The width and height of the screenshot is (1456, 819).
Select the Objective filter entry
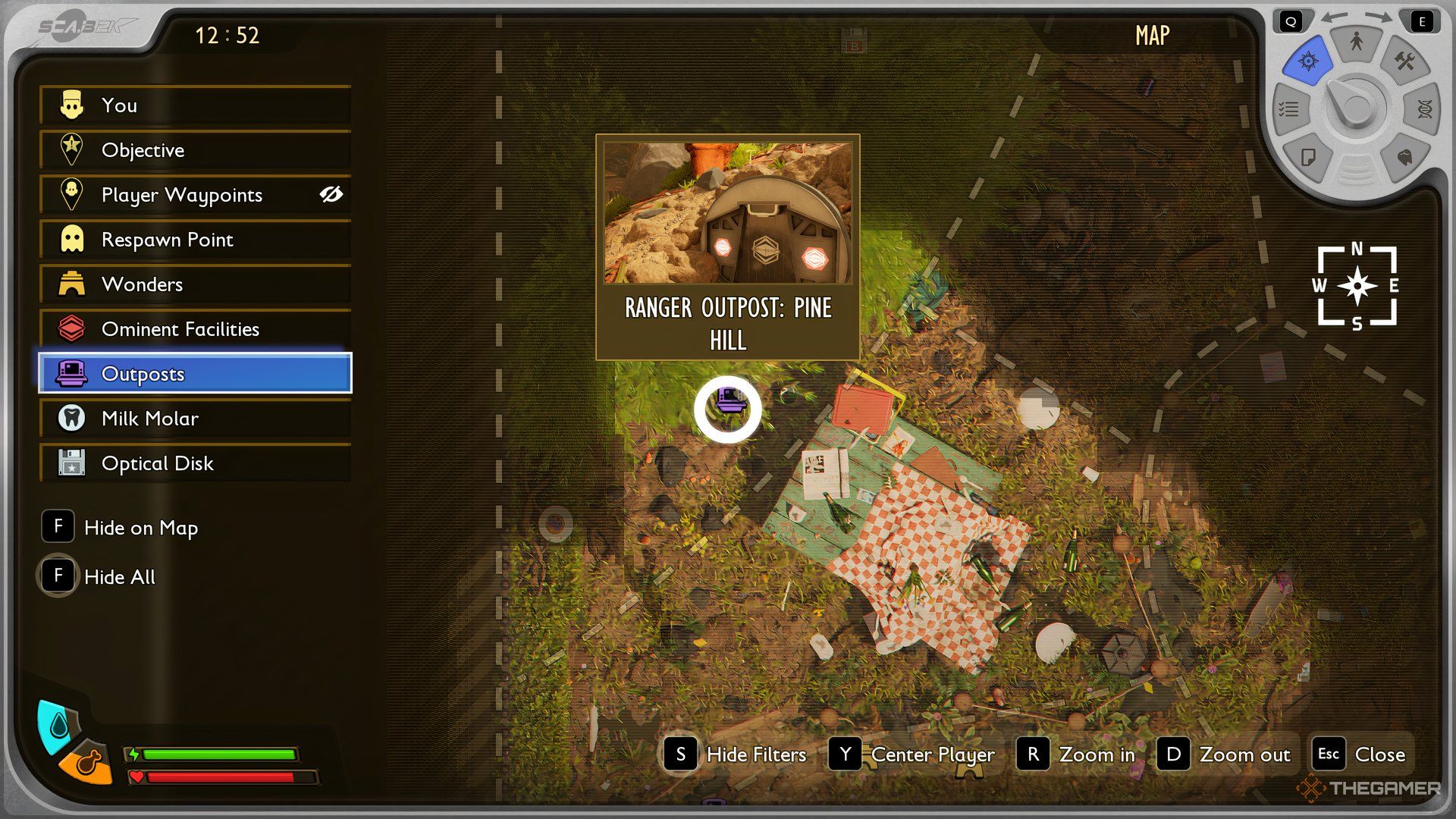coord(195,150)
